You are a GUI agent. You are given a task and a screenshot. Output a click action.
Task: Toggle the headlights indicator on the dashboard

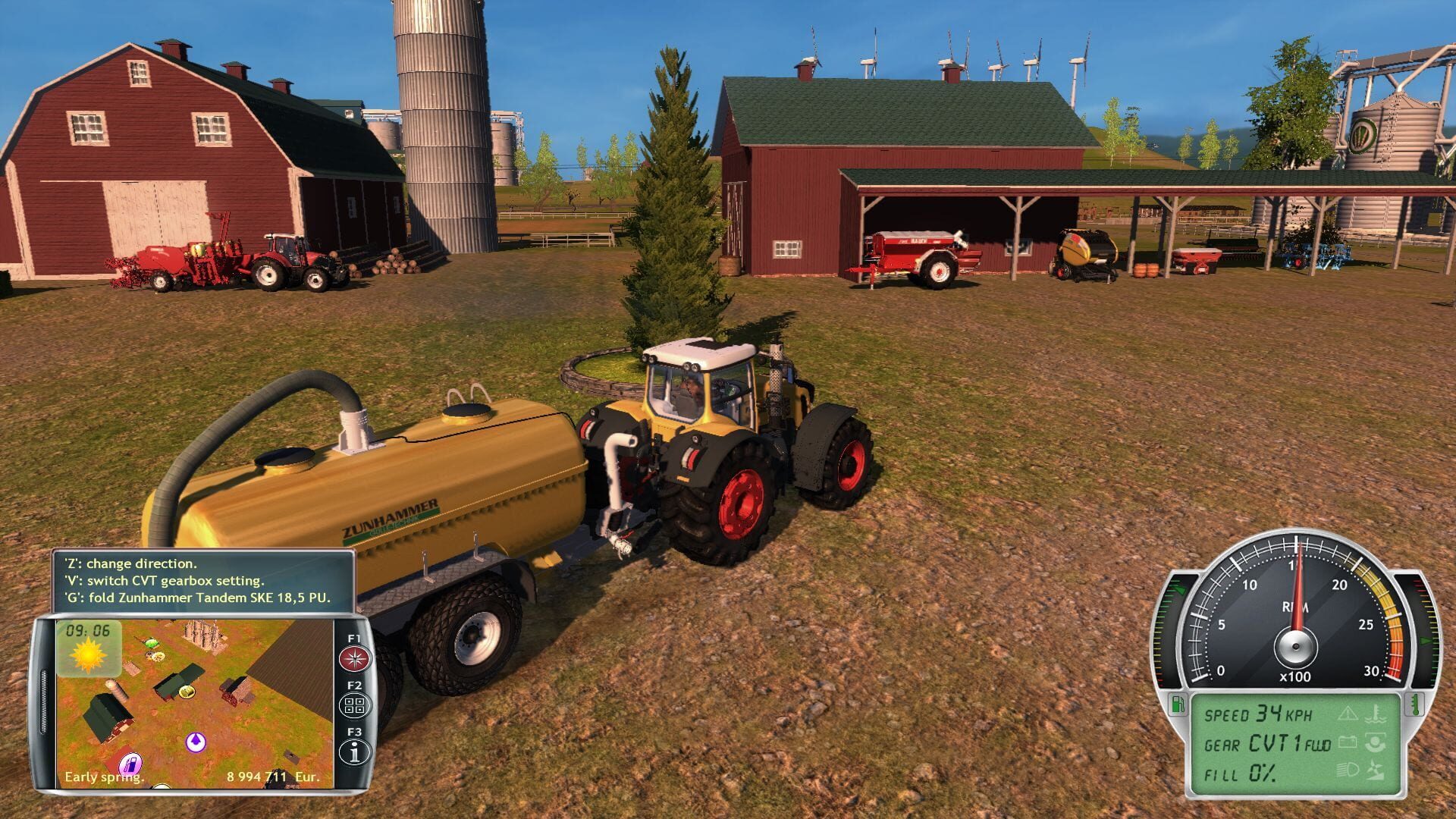[x=1348, y=771]
